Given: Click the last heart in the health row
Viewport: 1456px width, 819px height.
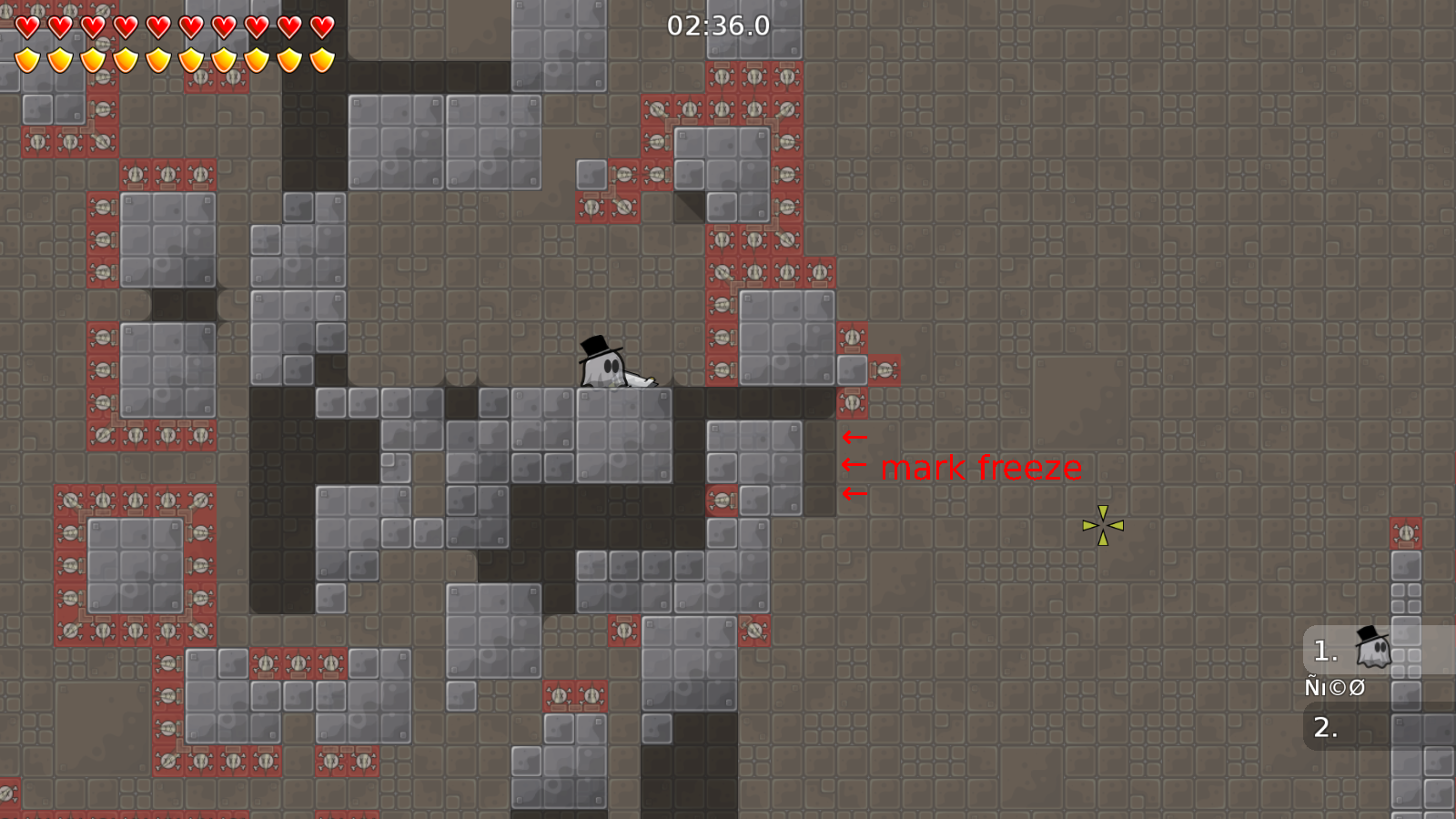Looking at the screenshot, I should [x=320, y=25].
